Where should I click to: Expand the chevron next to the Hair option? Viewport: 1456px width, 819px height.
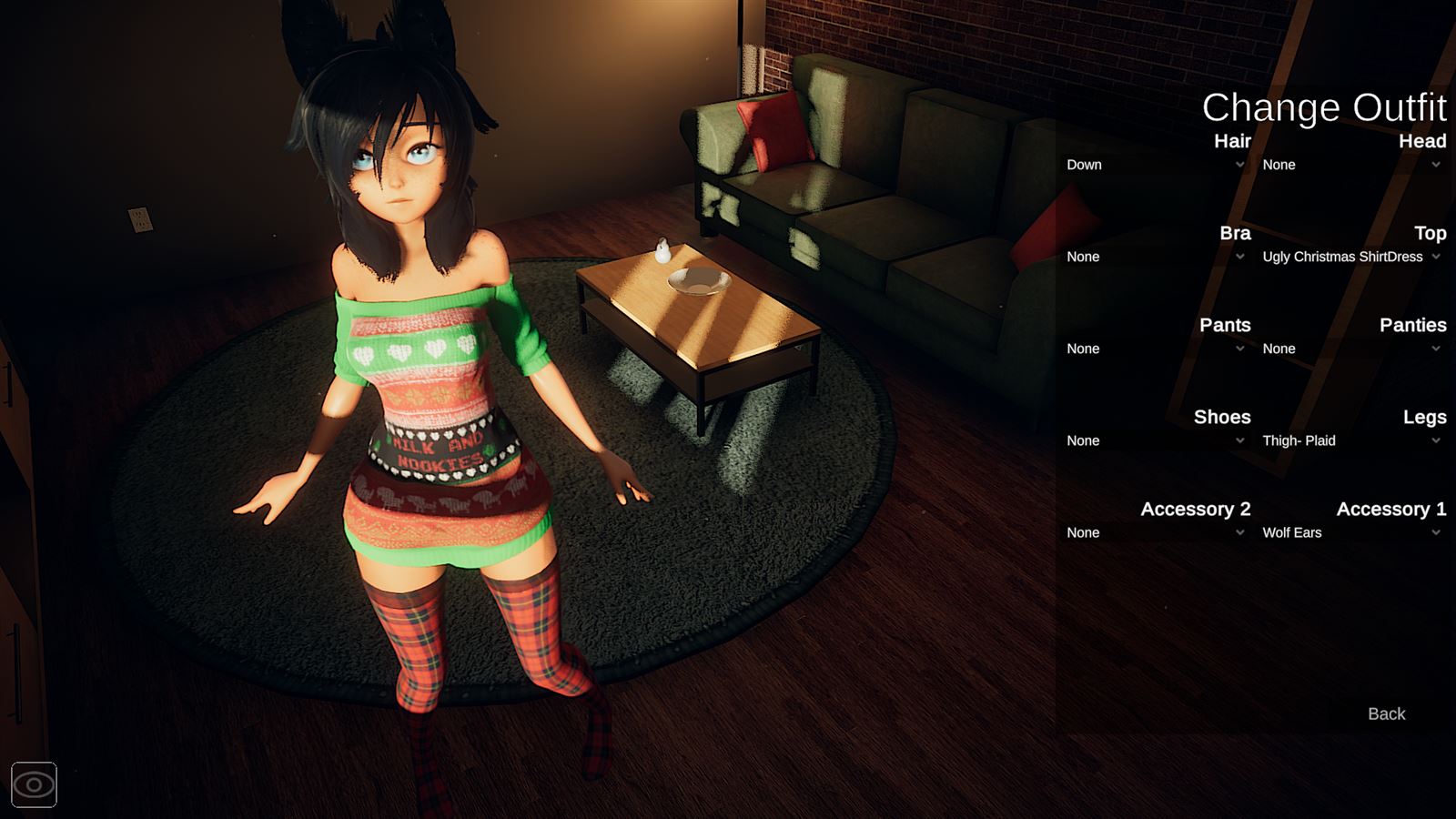1240,165
